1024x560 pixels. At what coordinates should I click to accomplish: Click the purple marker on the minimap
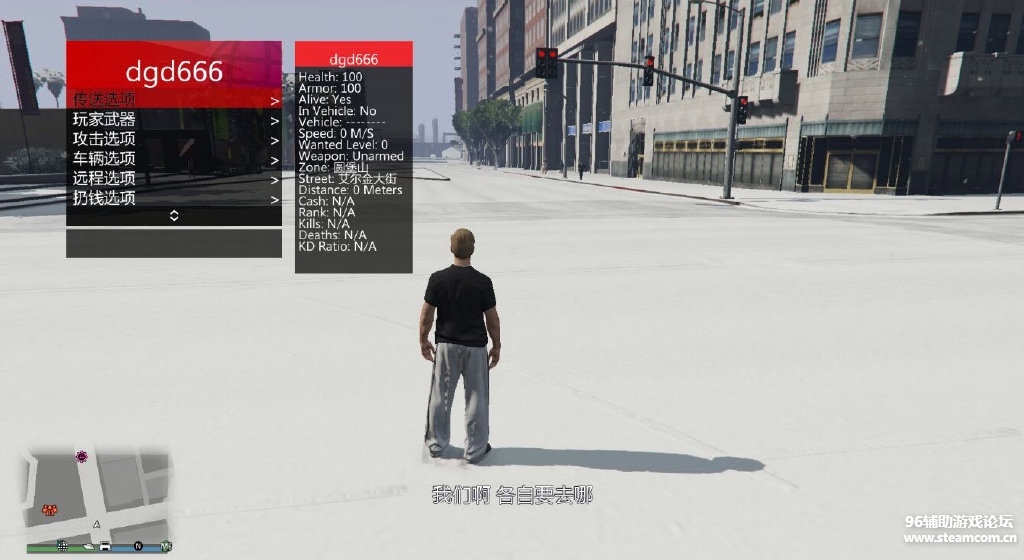[x=82, y=456]
